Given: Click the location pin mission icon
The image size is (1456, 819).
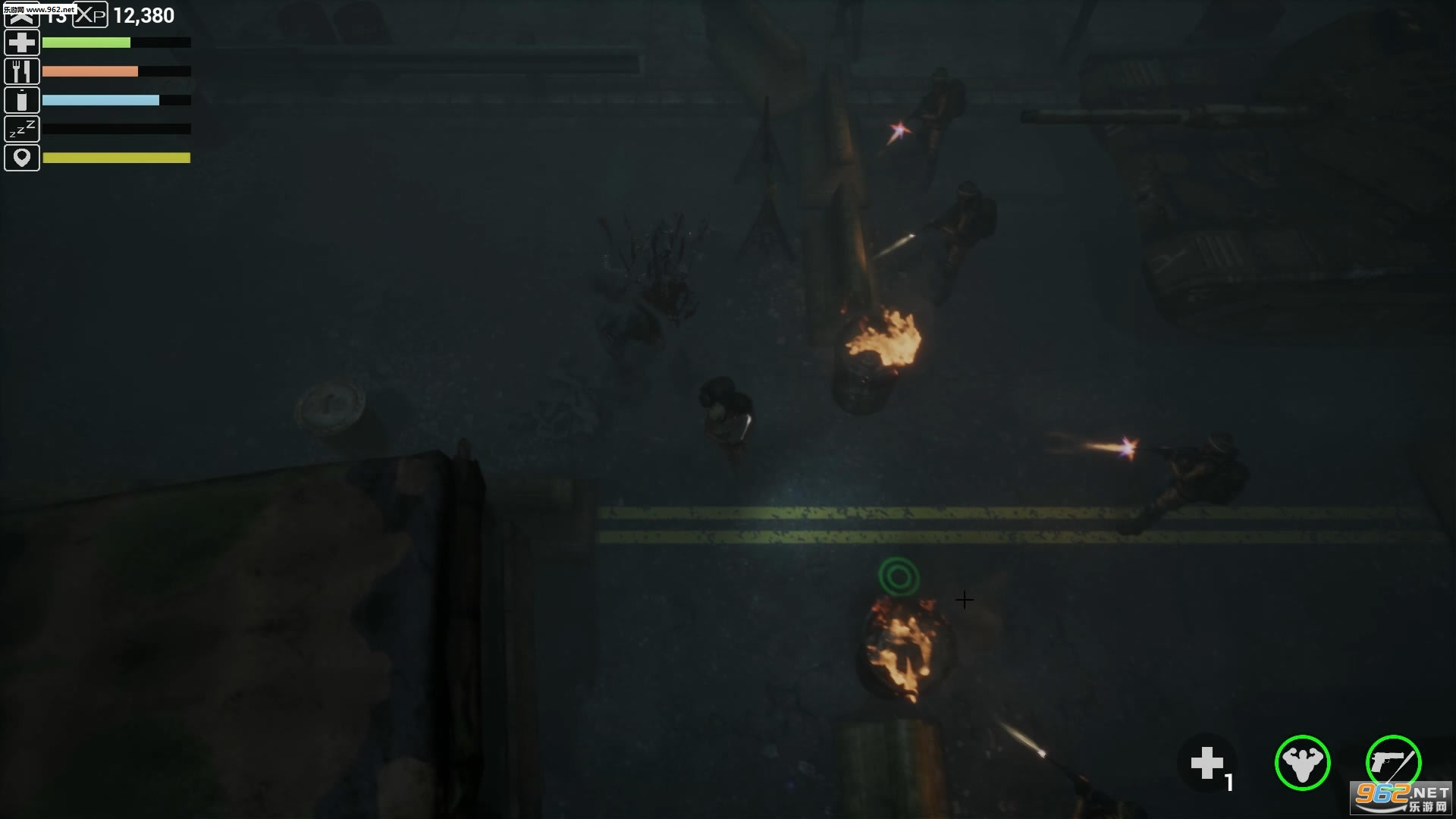Looking at the screenshot, I should pos(22,157).
